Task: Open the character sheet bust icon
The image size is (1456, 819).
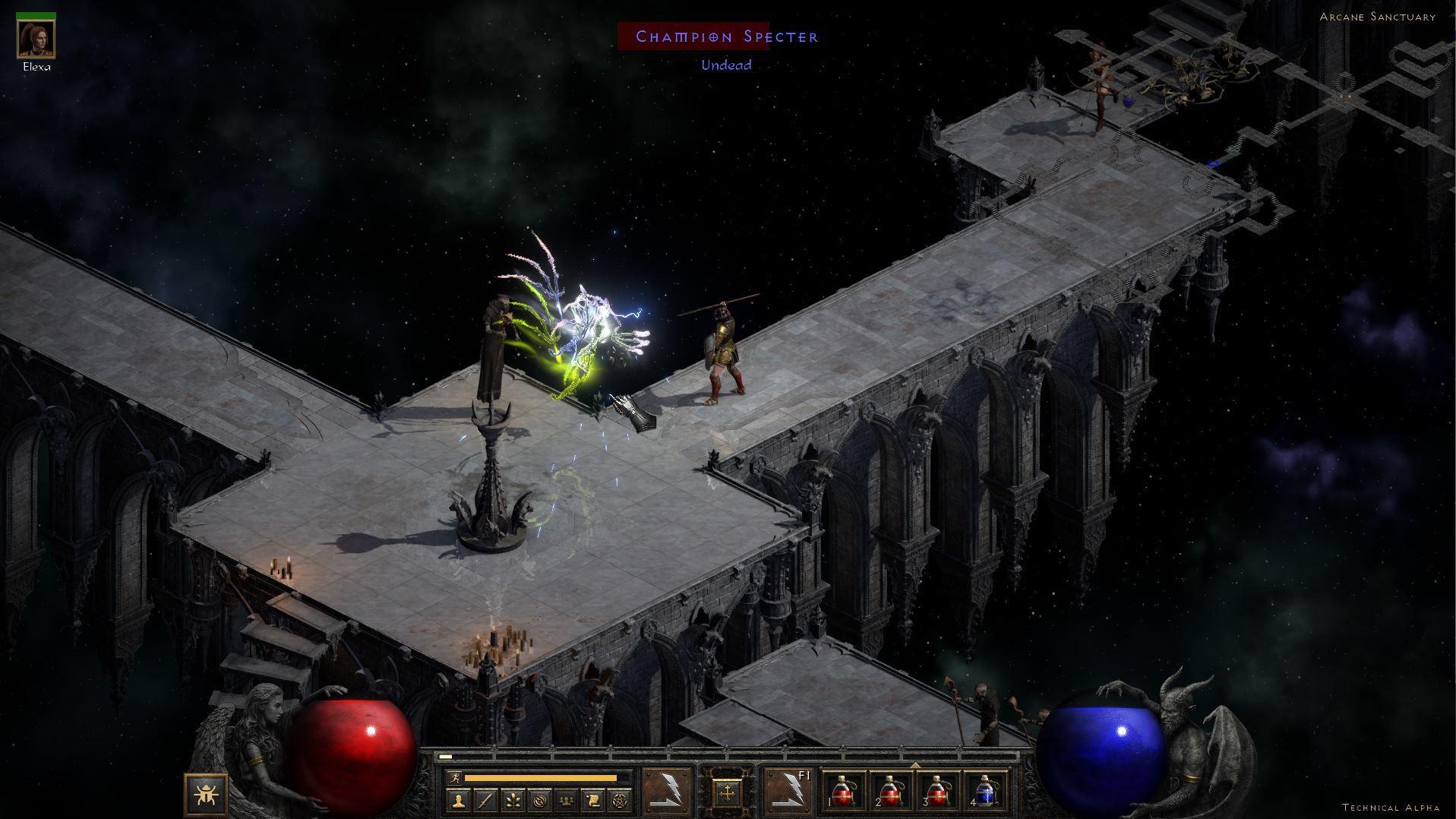Action: pos(458,800)
